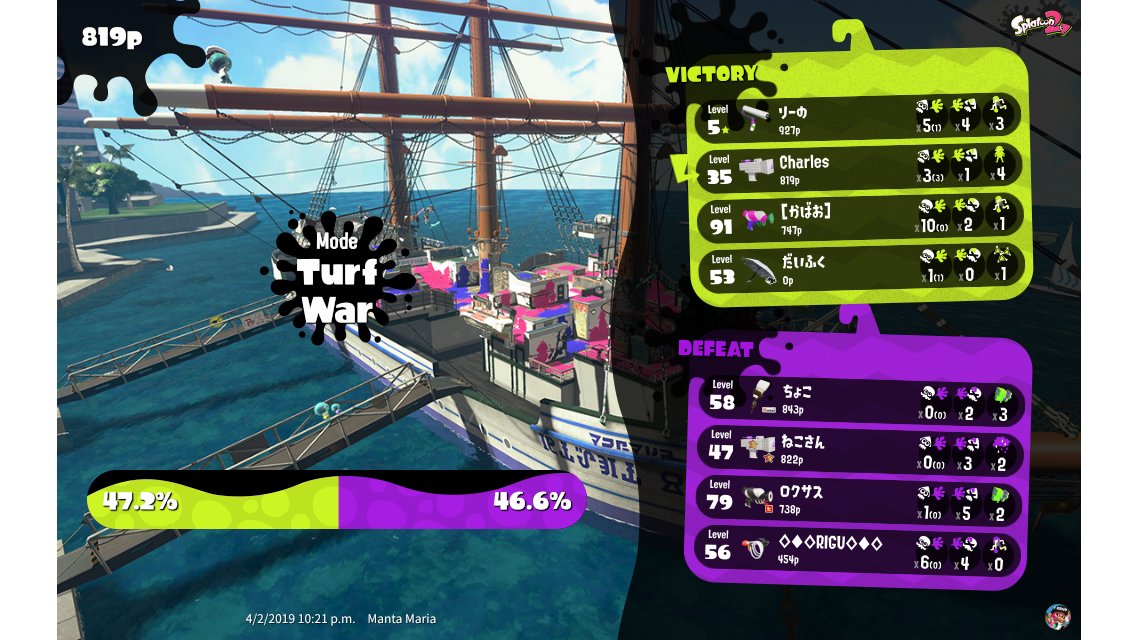The width and height of the screenshot is (1138, 640).
Task: Open the Level 47 player ねこさん row
Action: pyautogui.click(x=858, y=449)
